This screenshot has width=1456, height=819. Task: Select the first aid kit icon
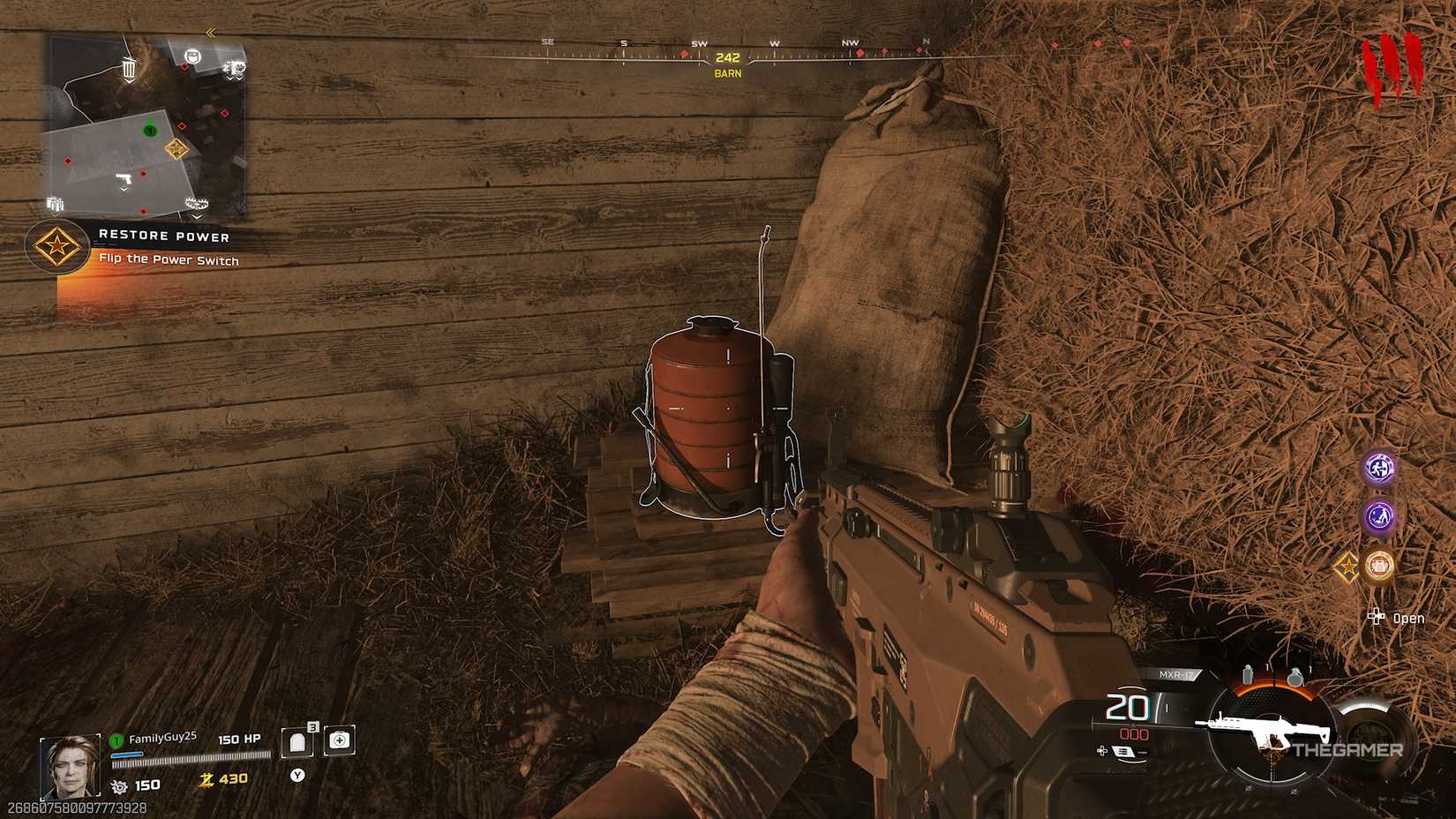(x=339, y=741)
